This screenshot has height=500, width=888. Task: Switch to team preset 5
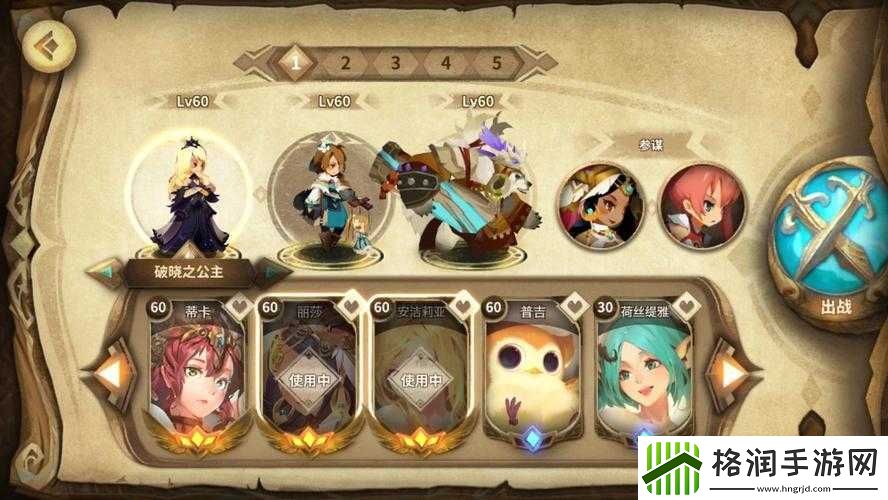coord(496,63)
